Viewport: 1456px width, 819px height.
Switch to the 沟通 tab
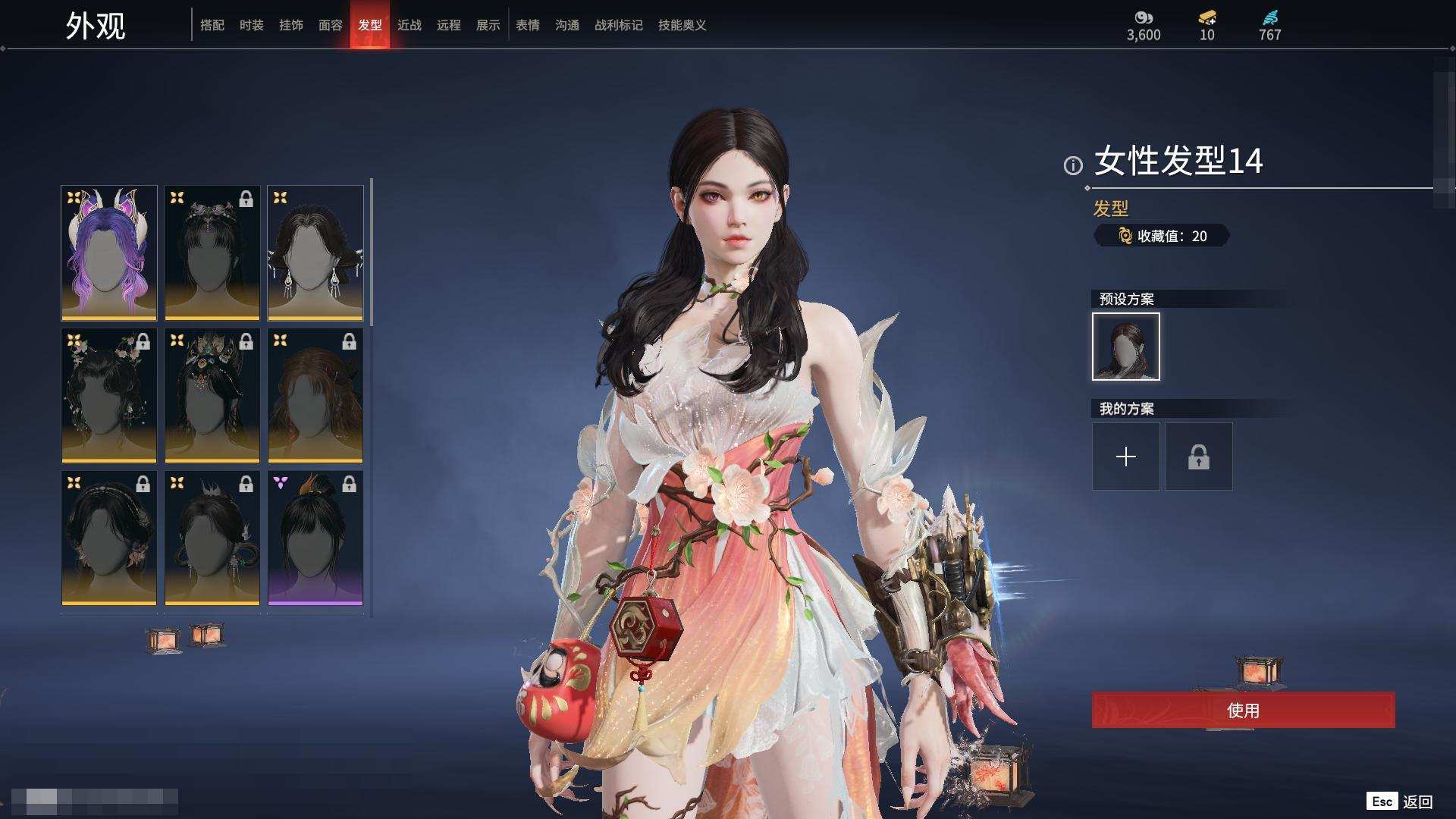567,25
